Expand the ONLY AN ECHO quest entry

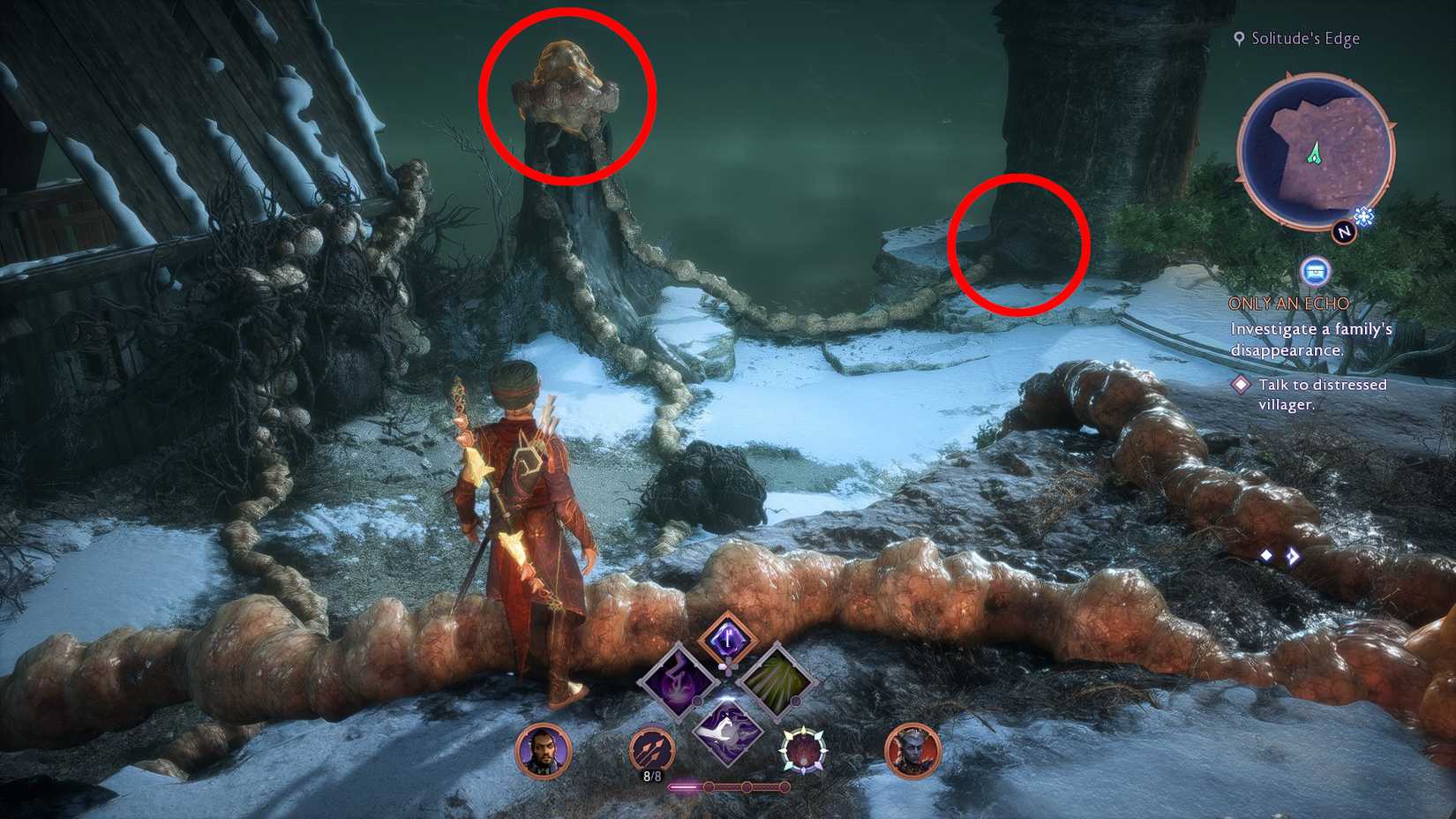coord(1287,304)
